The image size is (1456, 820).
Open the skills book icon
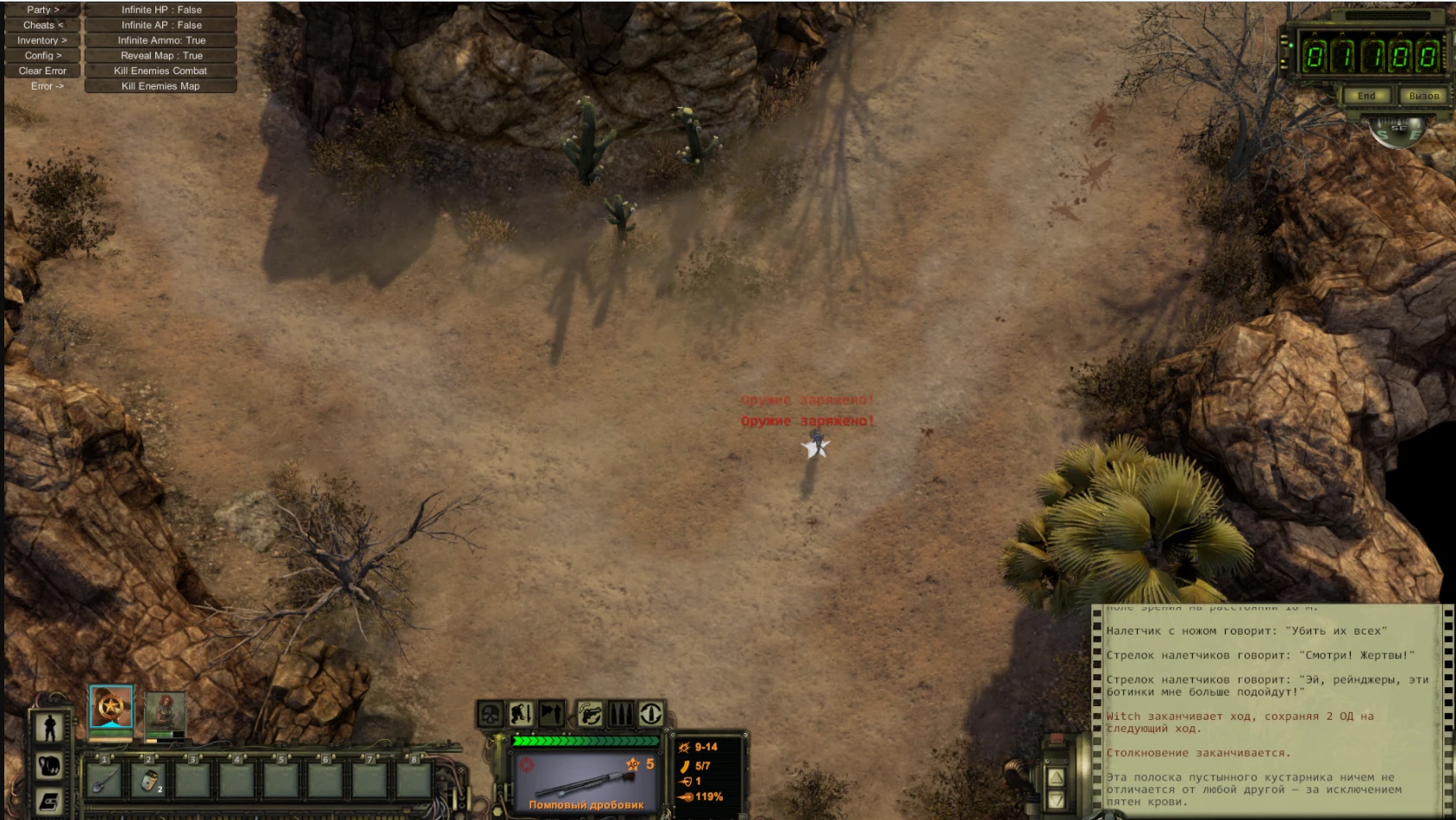click(48, 802)
